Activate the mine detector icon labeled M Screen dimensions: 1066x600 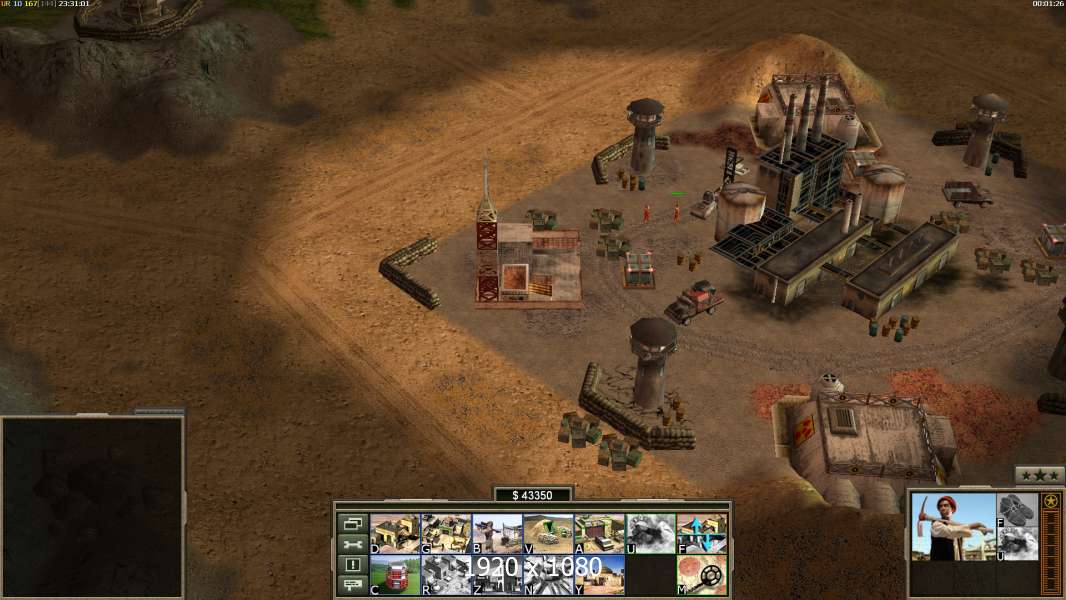pyautogui.click(x=701, y=575)
